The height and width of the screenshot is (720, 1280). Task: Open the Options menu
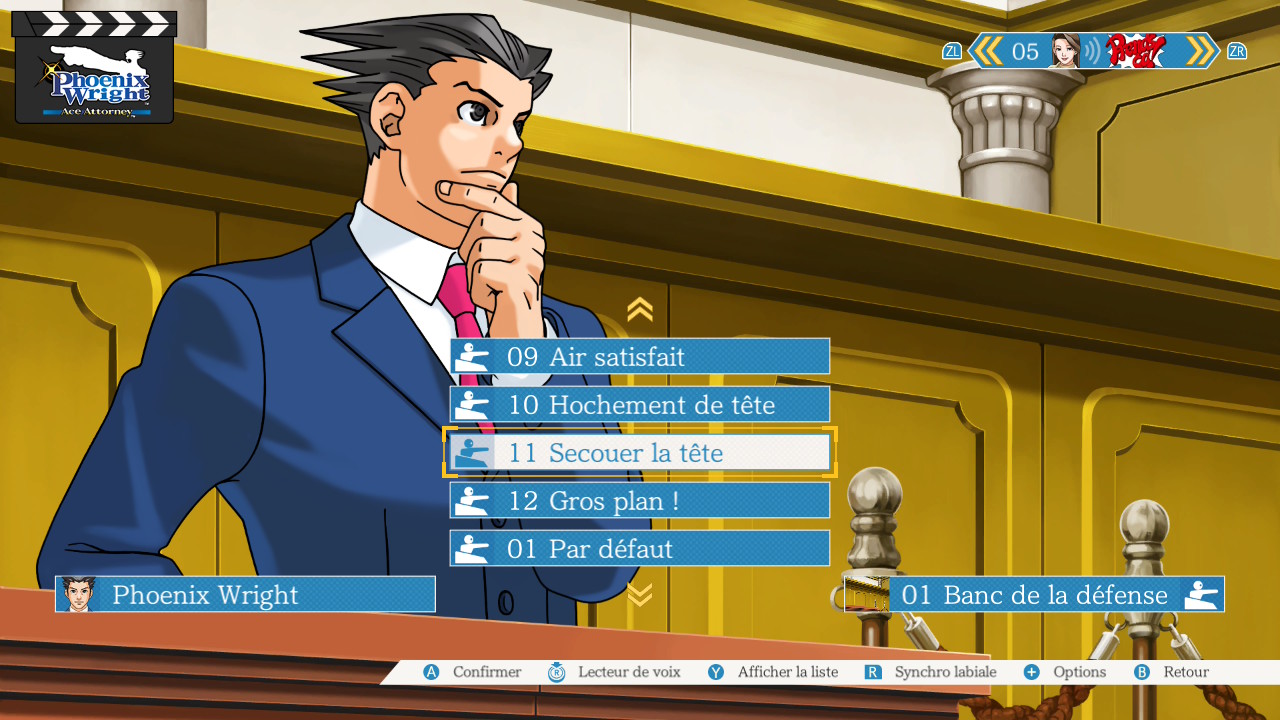[1066, 672]
